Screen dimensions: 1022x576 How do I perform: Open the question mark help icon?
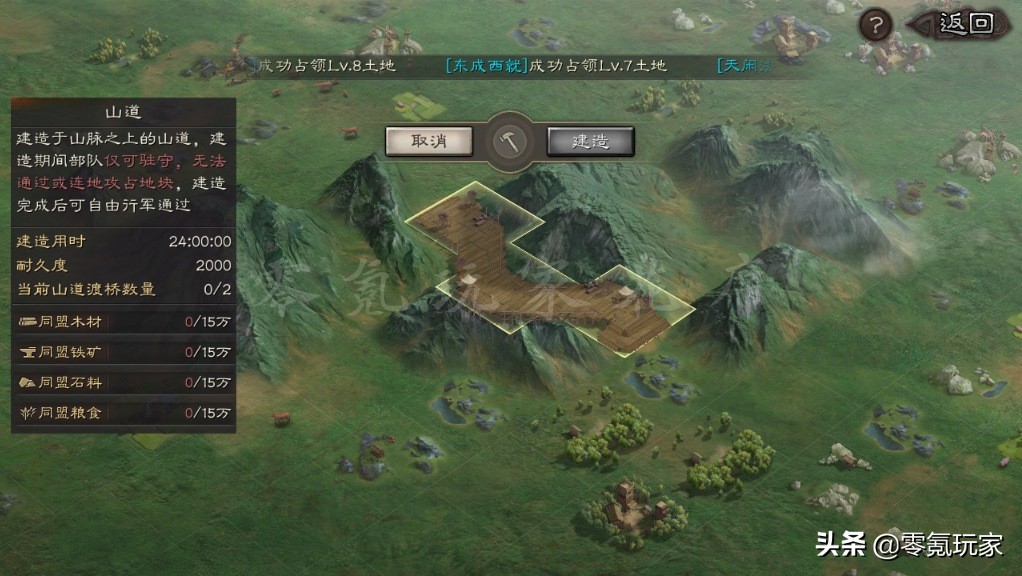point(876,24)
